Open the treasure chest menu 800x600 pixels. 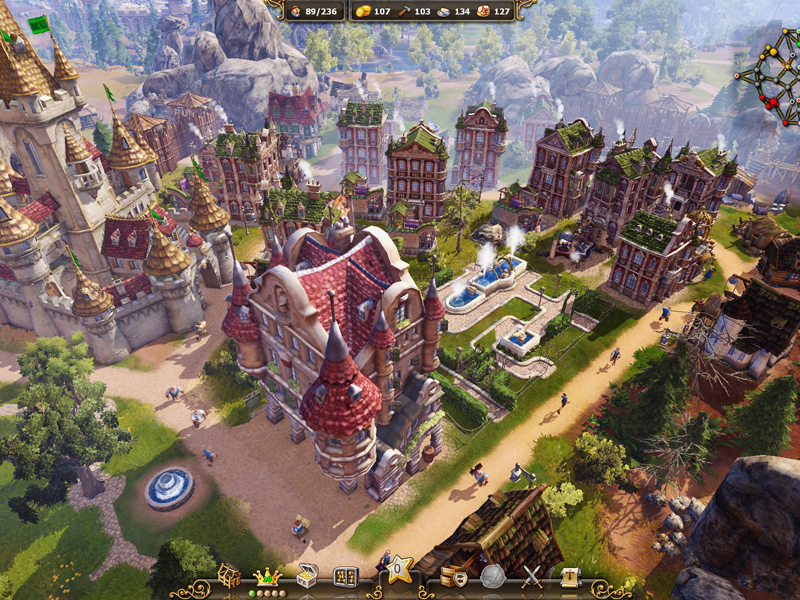click(x=308, y=576)
